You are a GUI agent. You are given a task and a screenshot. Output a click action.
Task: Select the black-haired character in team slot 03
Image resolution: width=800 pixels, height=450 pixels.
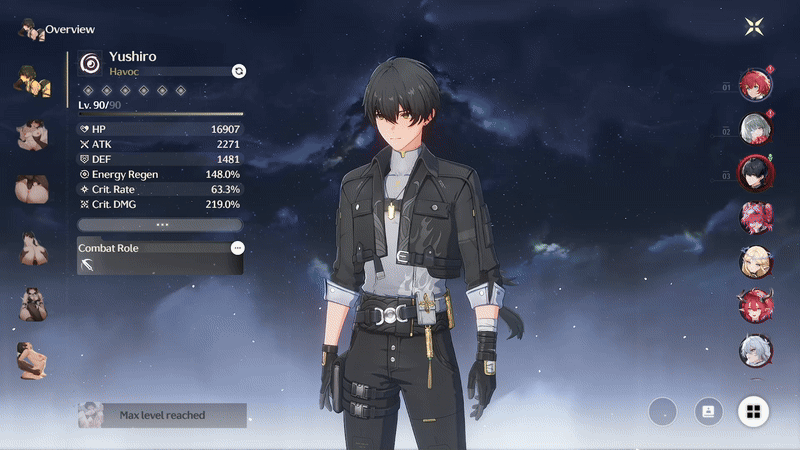[x=755, y=174]
